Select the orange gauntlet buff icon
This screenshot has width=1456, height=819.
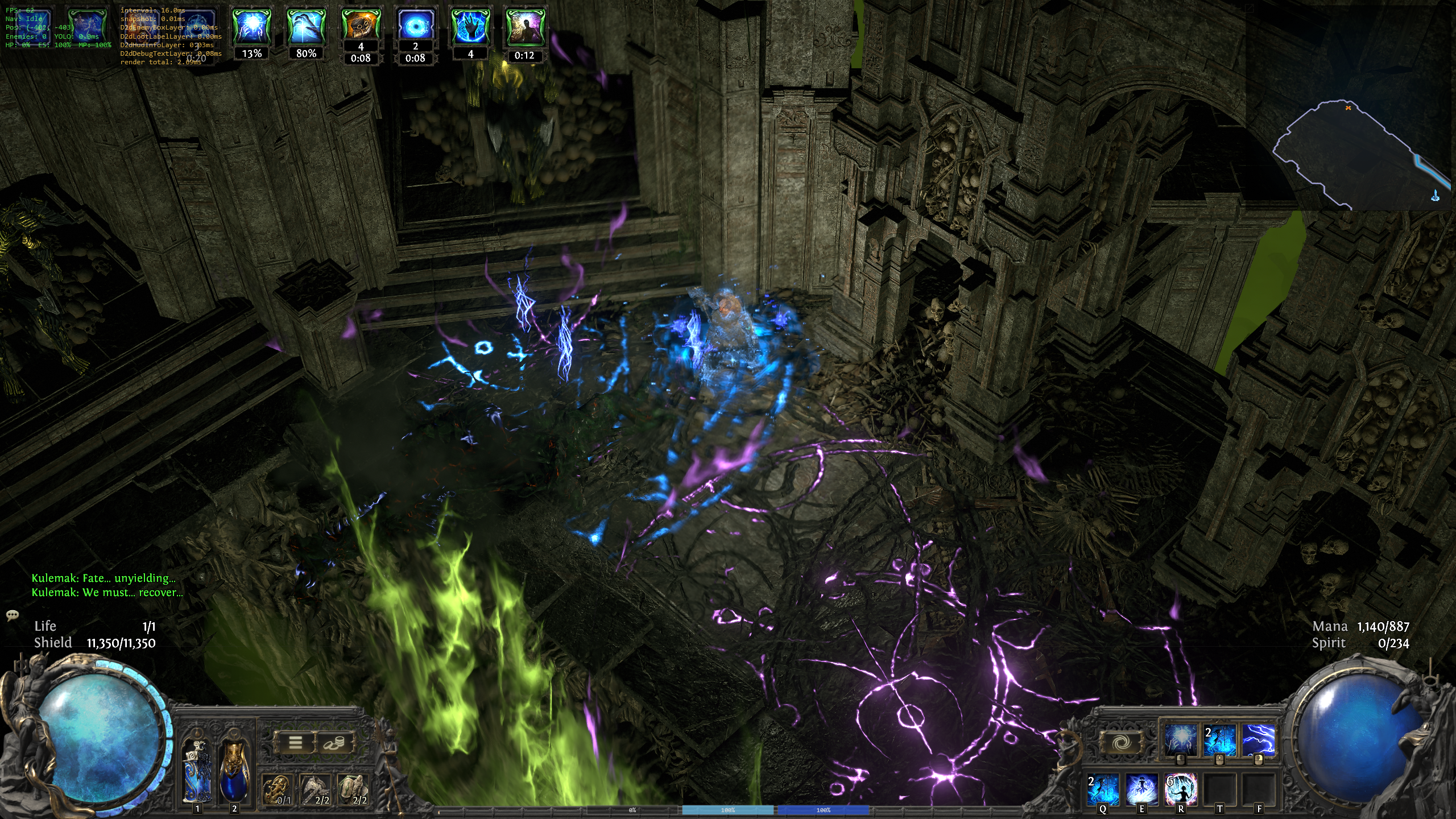(x=361, y=25)
